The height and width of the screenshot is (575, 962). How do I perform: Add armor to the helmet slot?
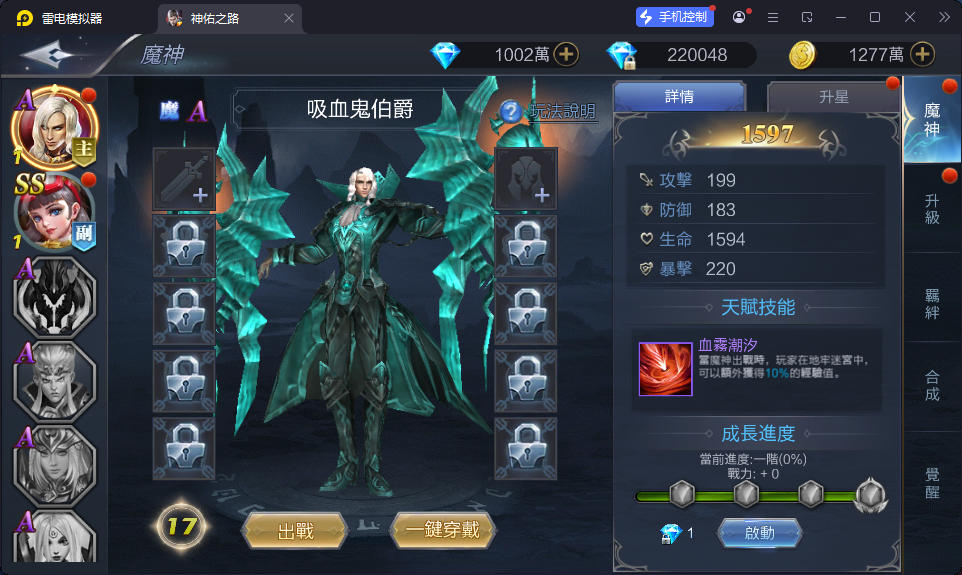(x=526, y=178)
